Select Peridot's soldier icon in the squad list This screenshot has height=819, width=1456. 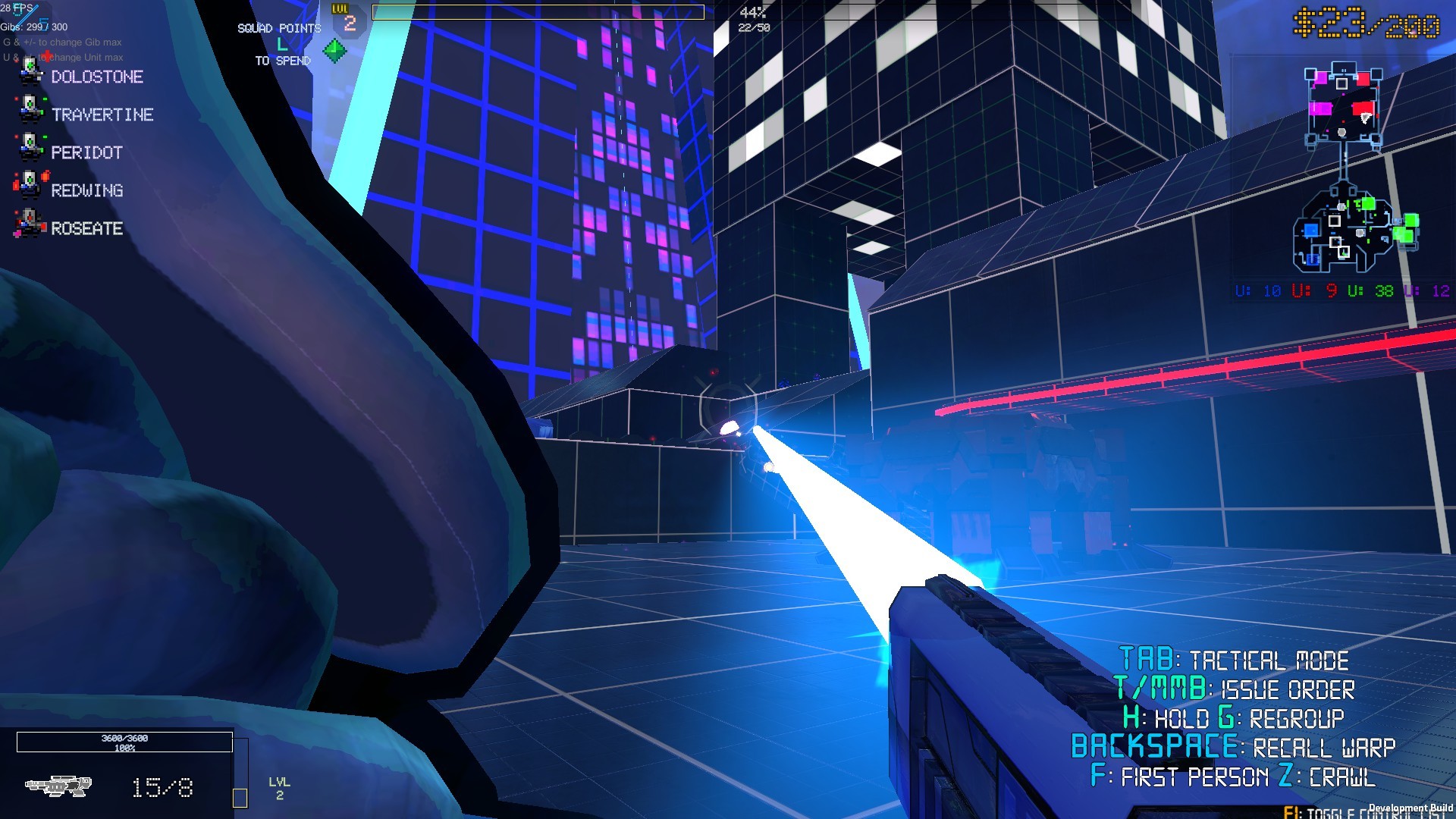tap(33, 147)
